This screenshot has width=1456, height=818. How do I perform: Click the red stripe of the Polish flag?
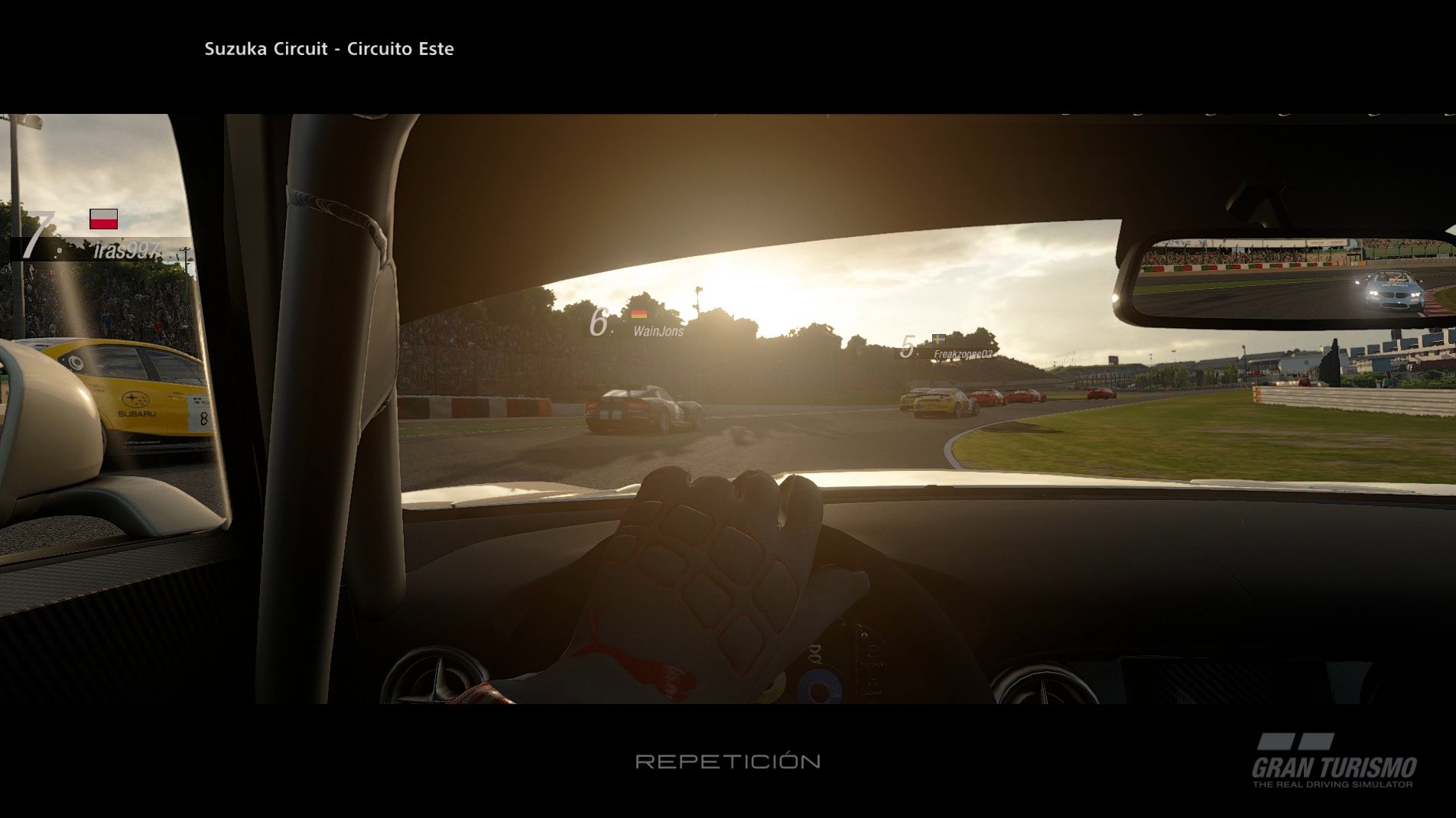[105, 225]
